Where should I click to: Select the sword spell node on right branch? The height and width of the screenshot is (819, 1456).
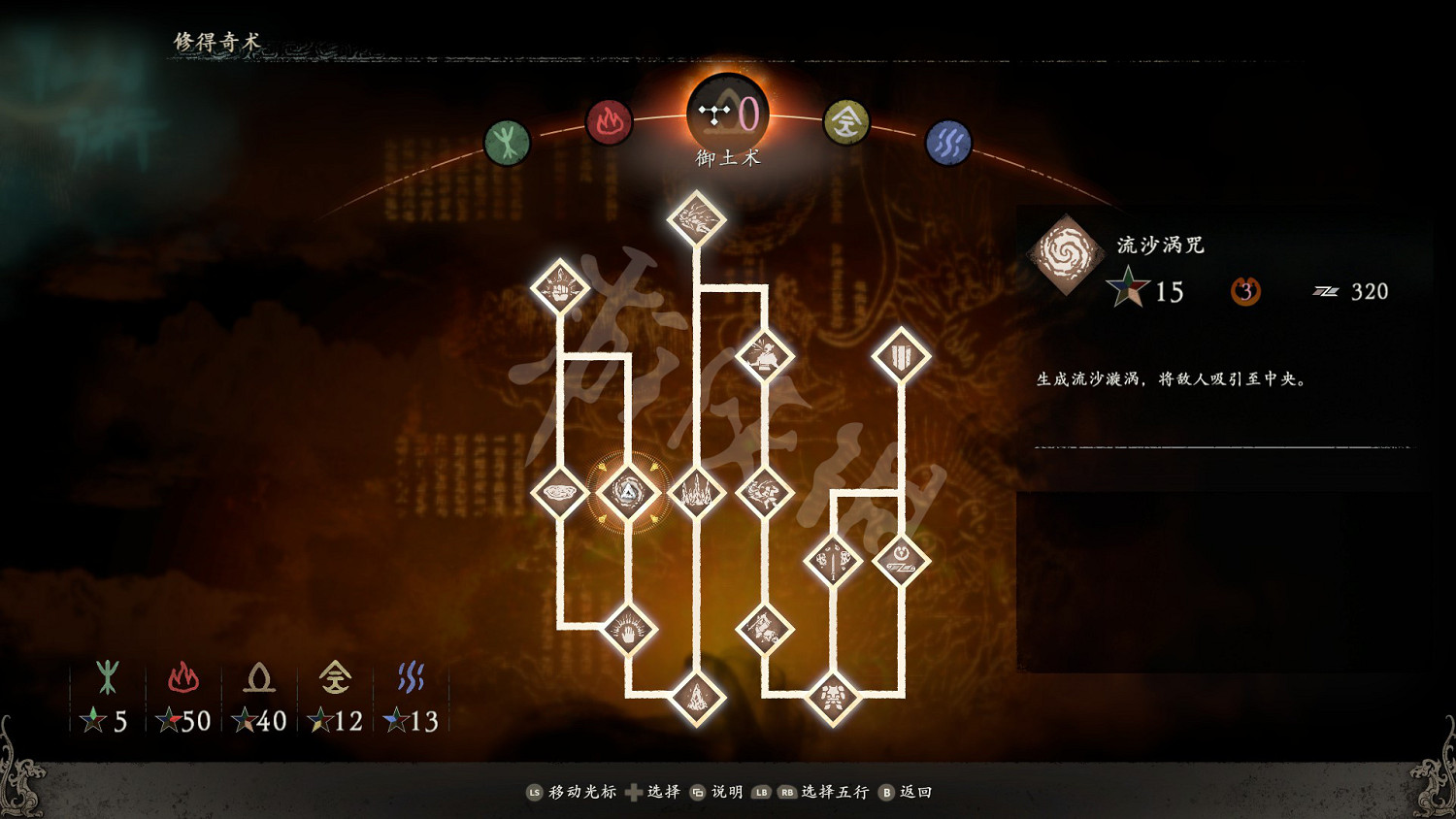[x=832, y=561]
